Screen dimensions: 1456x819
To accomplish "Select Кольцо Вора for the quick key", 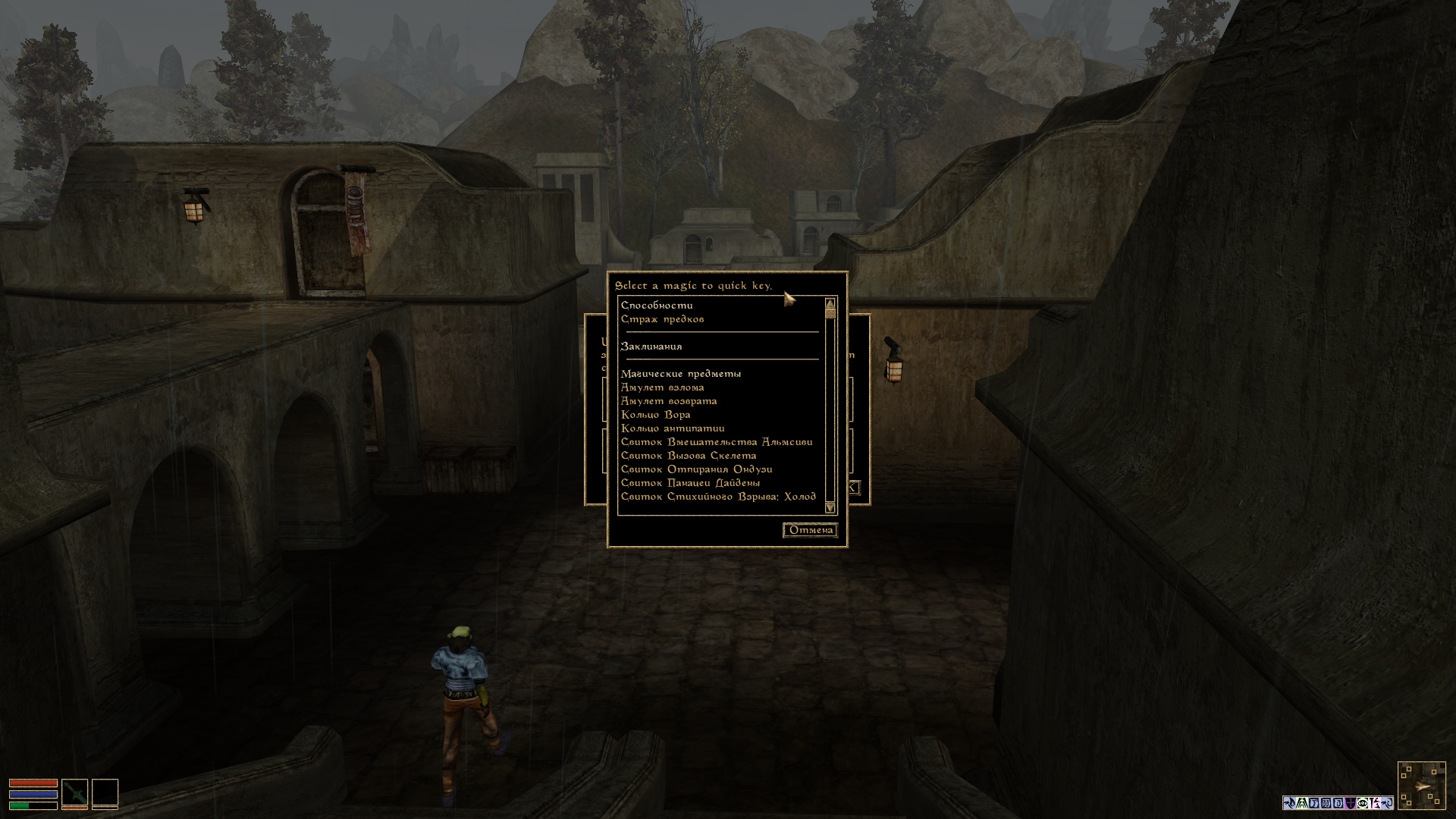I will [x=655, y=415].
